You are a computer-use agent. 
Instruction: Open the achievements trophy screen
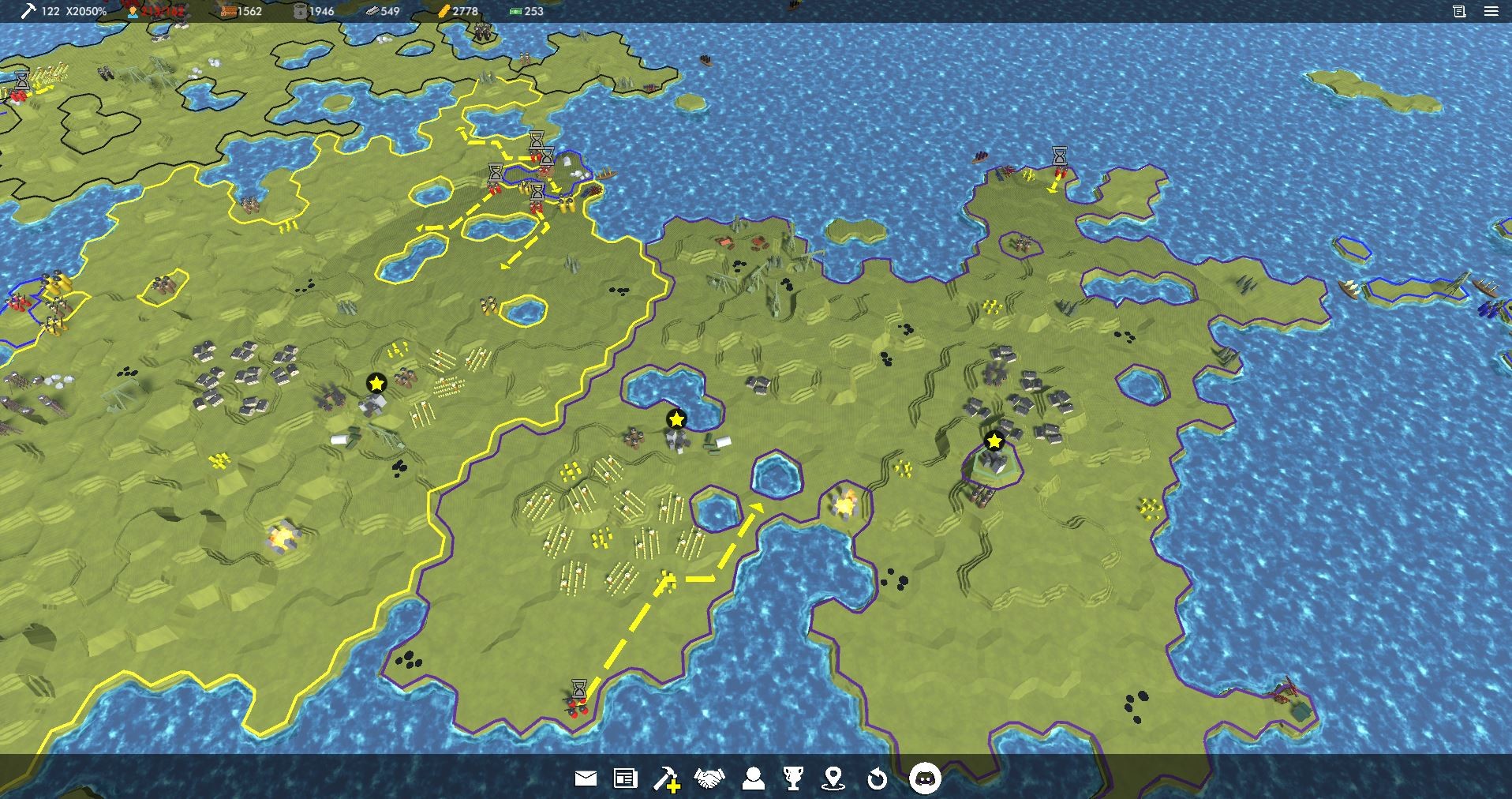795,779
